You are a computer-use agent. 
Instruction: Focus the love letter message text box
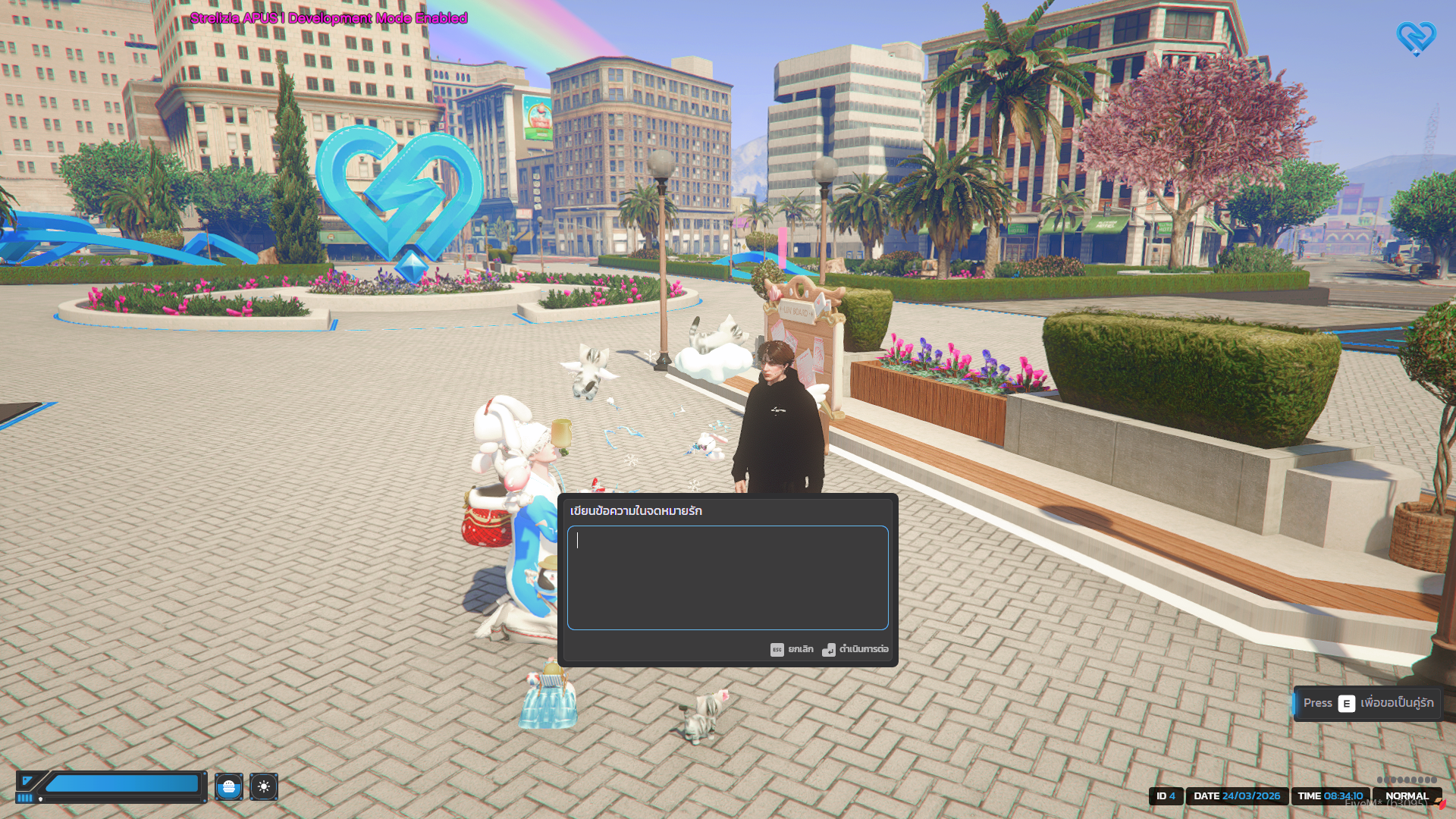pyautogui.click(x=727, y=577)
